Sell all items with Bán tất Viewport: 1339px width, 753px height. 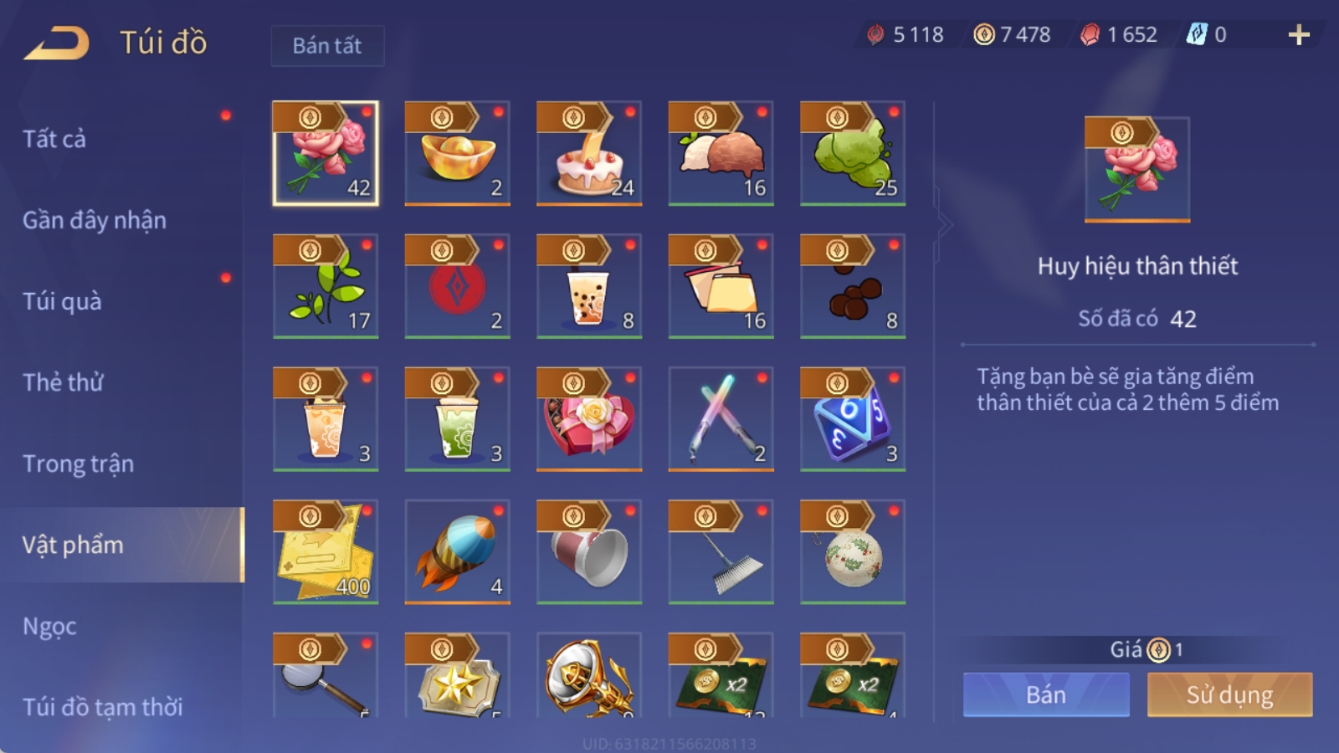click(327, 46)
